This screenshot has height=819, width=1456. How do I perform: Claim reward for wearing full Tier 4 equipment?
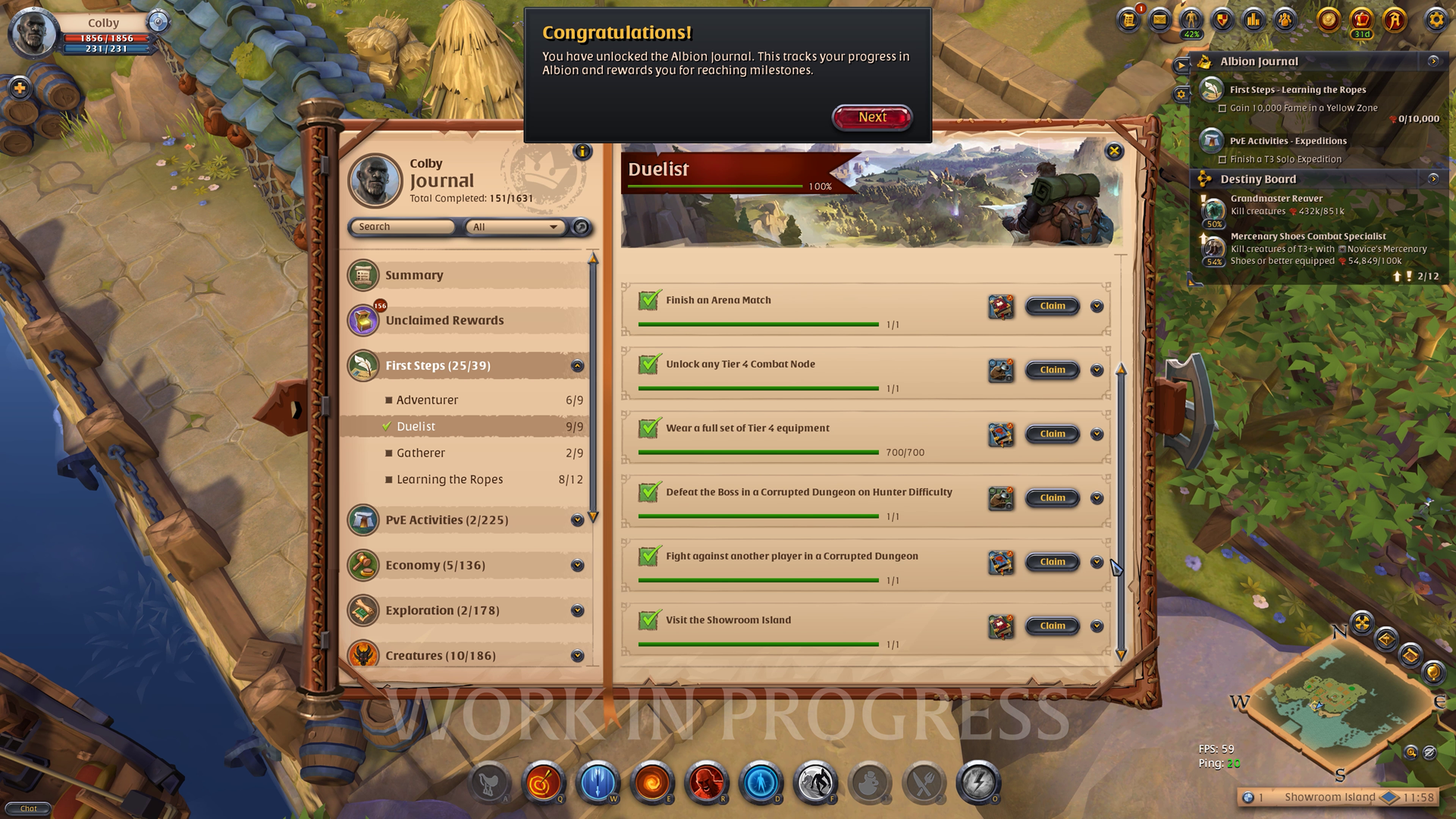point(1052,434)
